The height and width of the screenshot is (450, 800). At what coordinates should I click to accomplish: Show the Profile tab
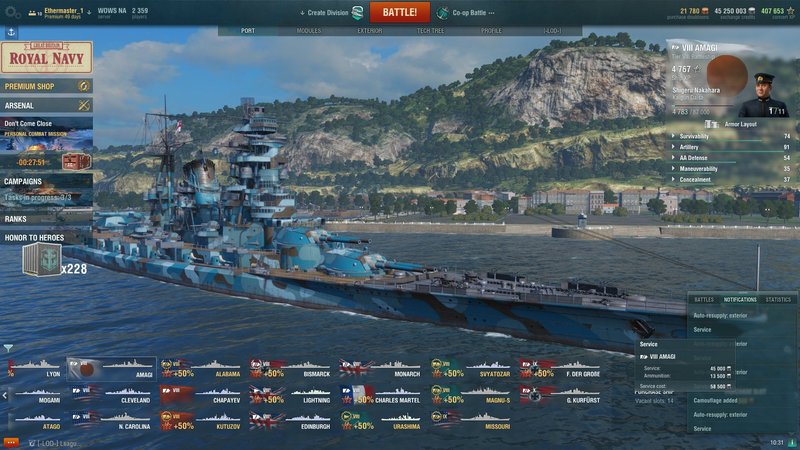click(x=491, y=31)
